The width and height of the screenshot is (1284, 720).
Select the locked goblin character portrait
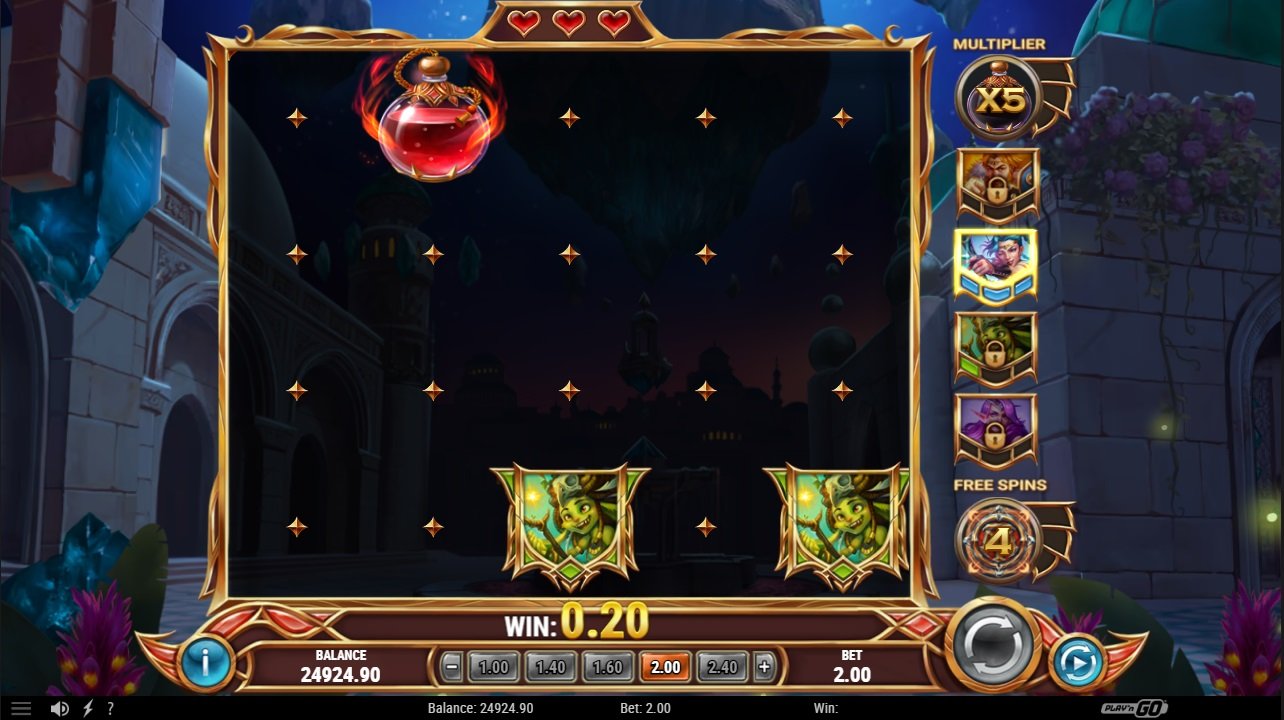point(997,345)
